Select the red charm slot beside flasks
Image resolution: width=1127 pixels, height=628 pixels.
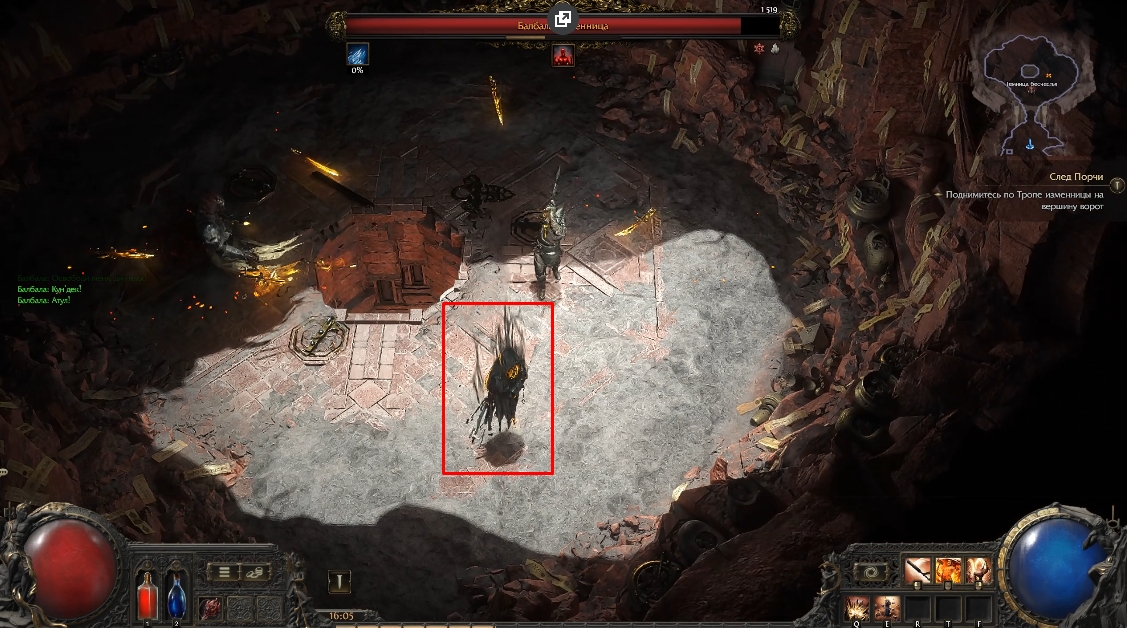tap(211, 606)
